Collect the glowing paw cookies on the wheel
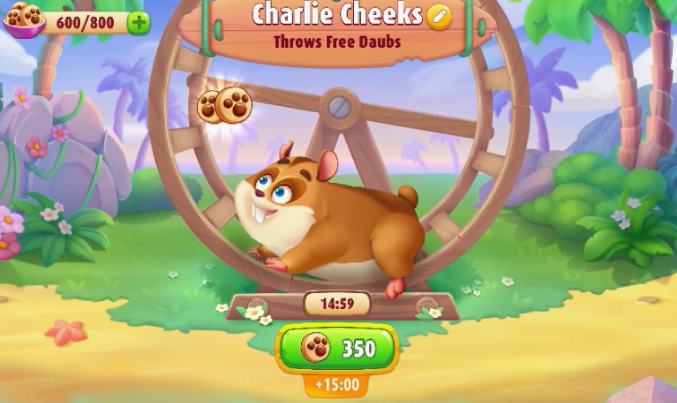This screenshot has height=403, width=677. tap(224, 104)
